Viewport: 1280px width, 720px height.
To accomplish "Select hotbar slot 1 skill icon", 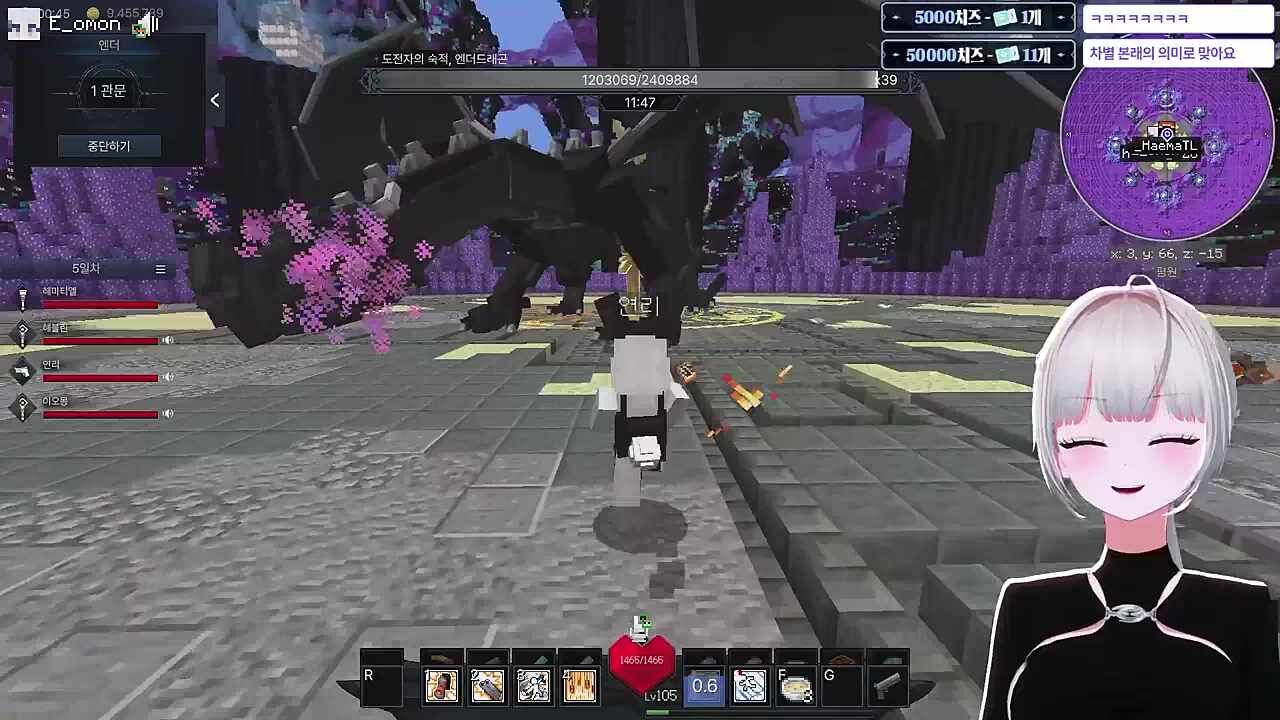I will click(x=441, y=685).
